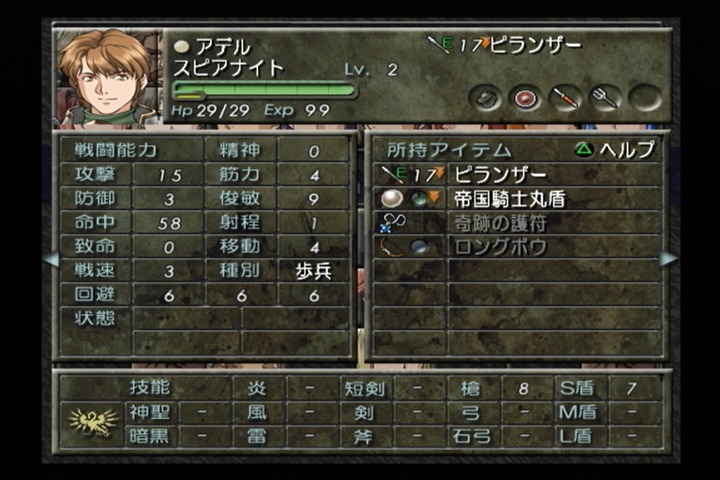Click the red-handled knife skill icon
The height and width of the screenshot is (480, 720).
[x=565, y=98]
